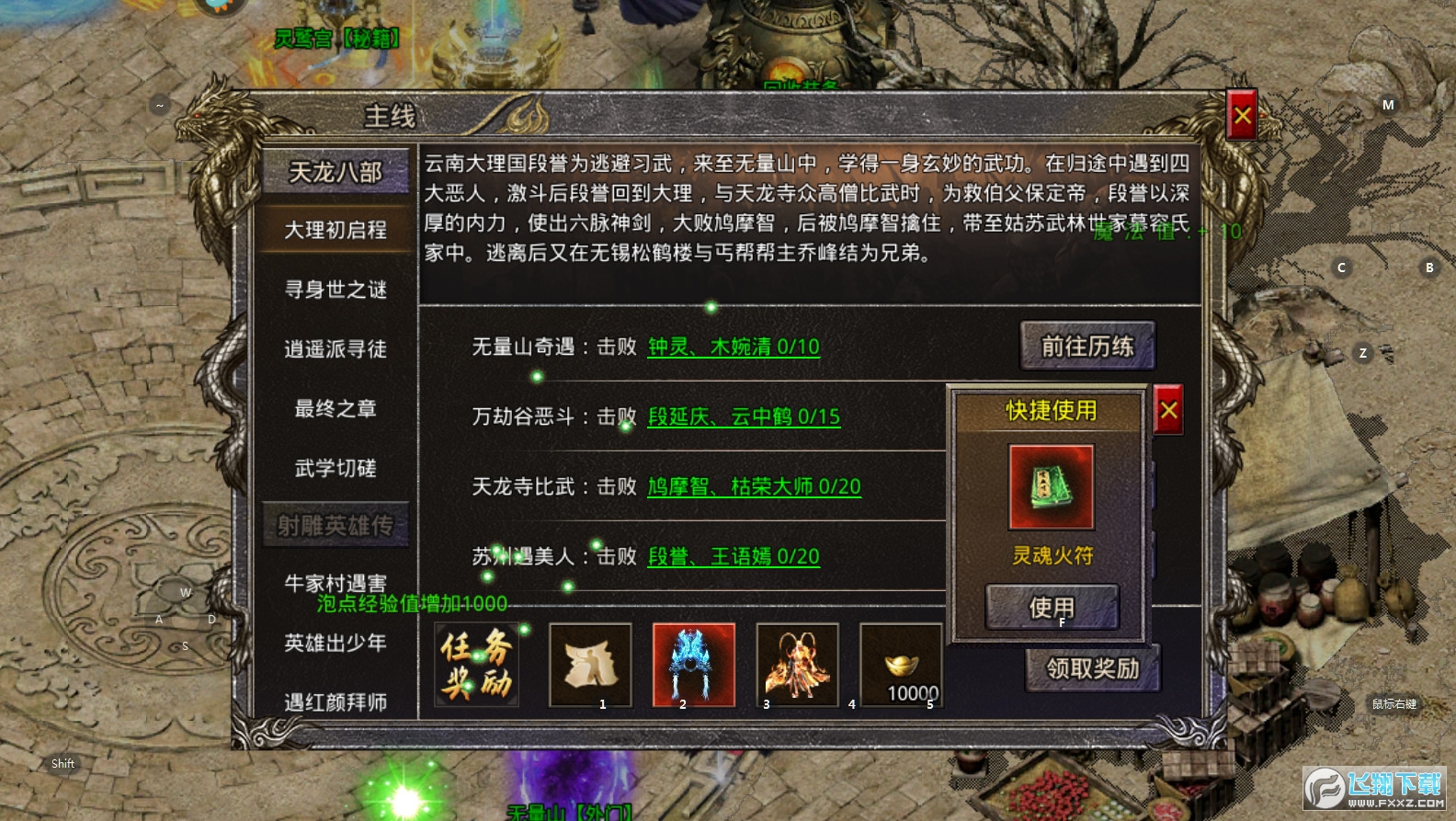Select the scroll reward item in slot 1
This screenshot has height=821, width=1456.
click(x=590, y=664)
